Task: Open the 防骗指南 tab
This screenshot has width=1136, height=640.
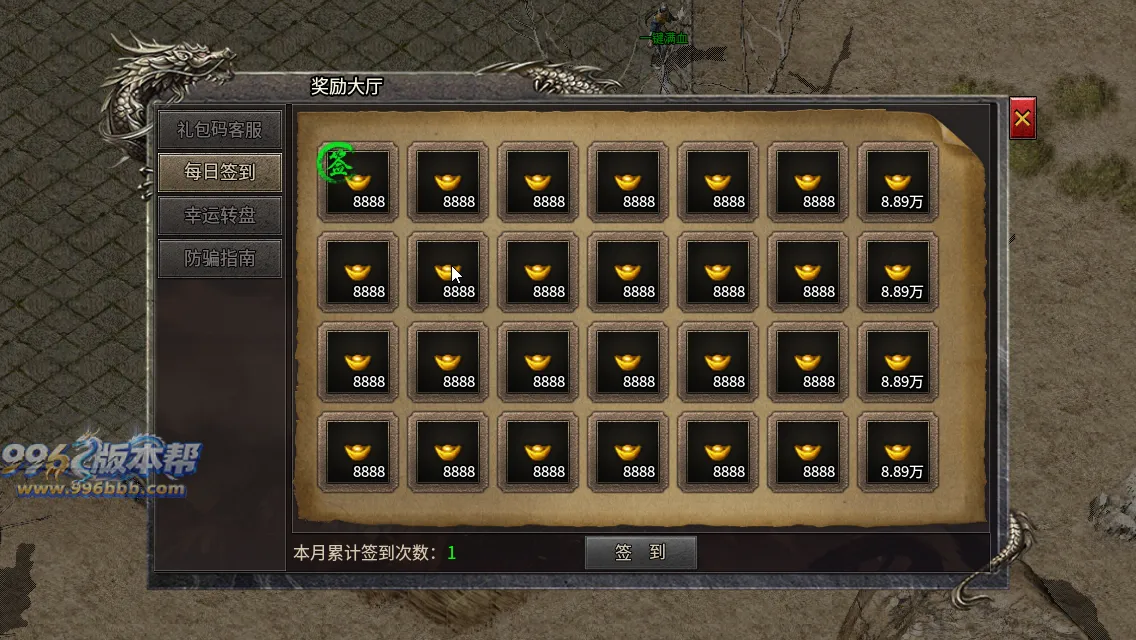Action: point(219,258)
